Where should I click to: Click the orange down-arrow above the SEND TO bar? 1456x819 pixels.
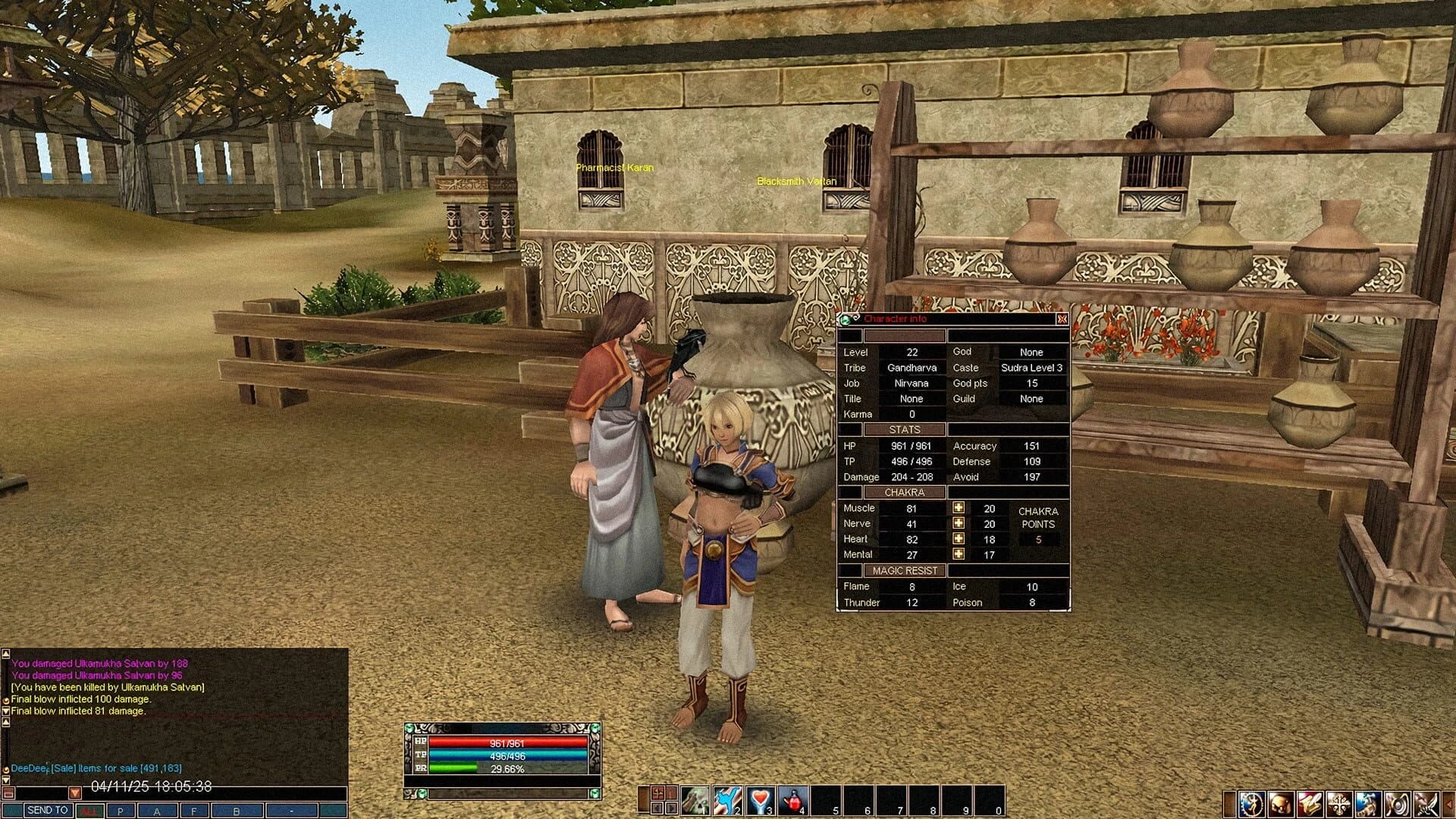(76, 793)
